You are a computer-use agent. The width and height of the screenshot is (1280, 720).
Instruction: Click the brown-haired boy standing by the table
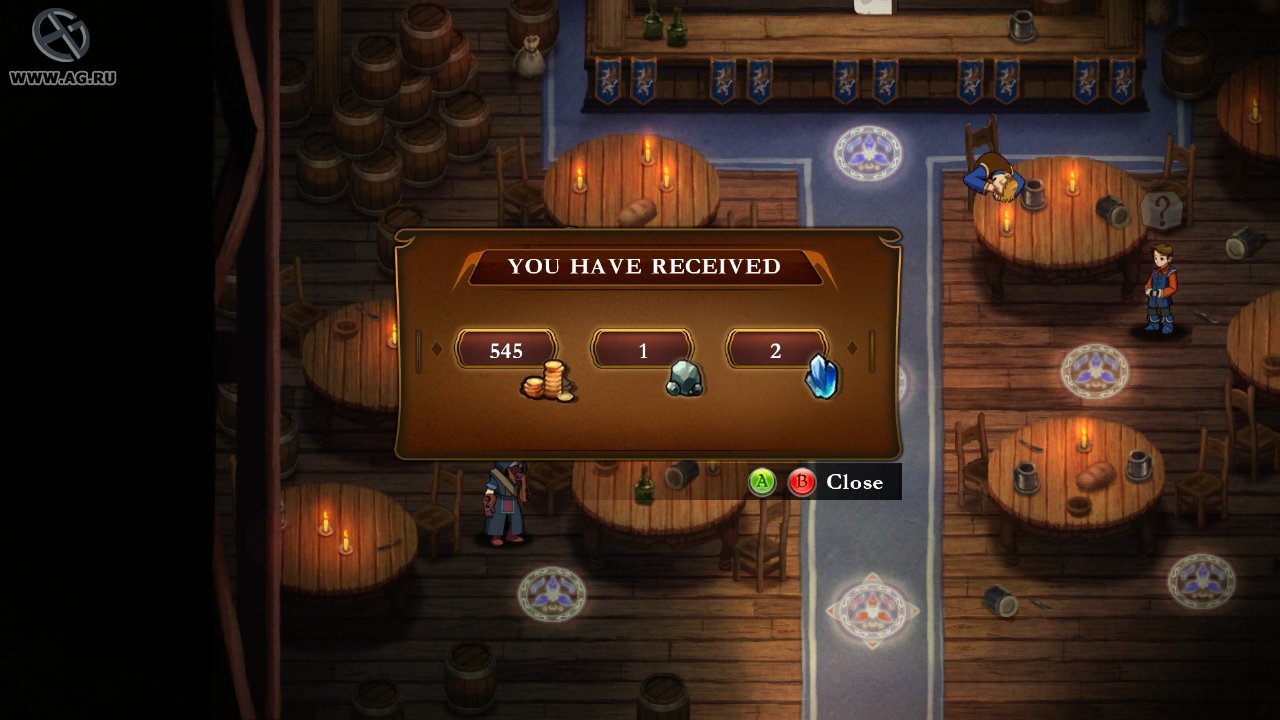[1160, 280]
